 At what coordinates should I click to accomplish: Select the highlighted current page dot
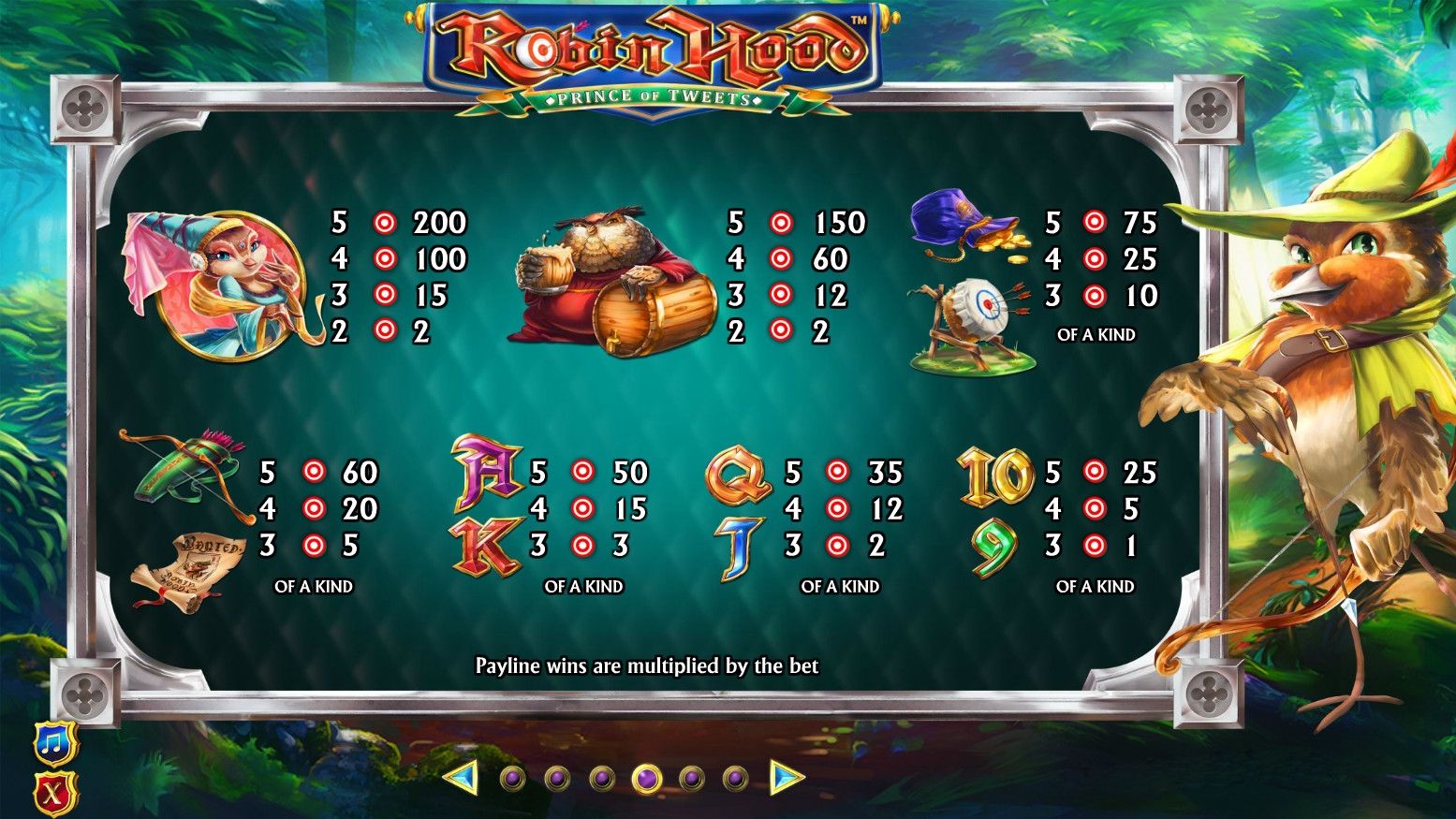coord(647,778)
